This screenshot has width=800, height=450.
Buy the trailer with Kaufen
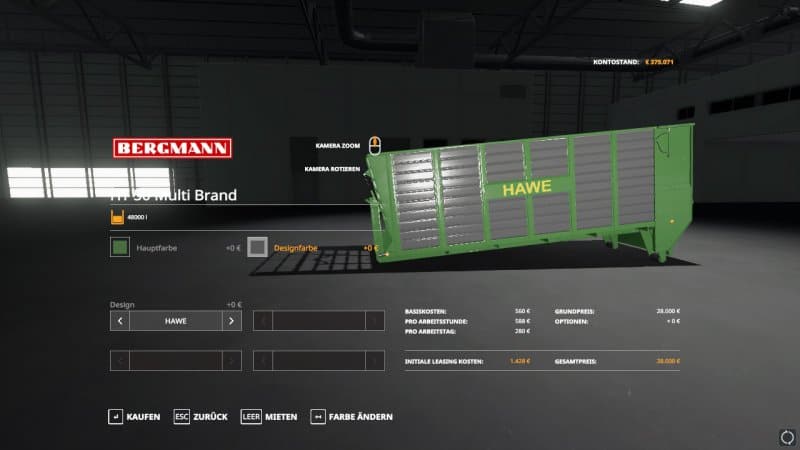pos(134,416)
